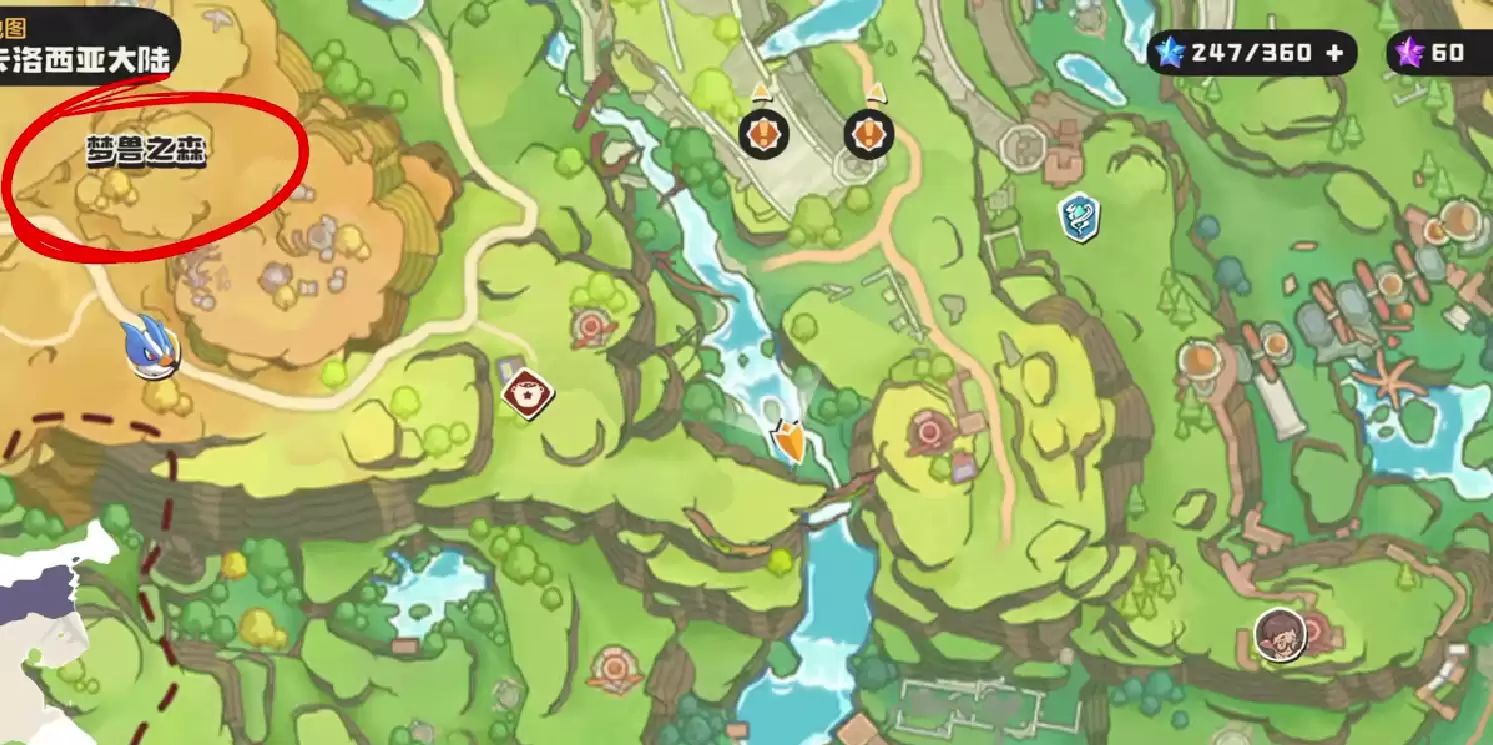Tap the plus button beside 247/360
Image resolution: width=1493 pixels, height=745 pixels.
tap(1334, 53)
